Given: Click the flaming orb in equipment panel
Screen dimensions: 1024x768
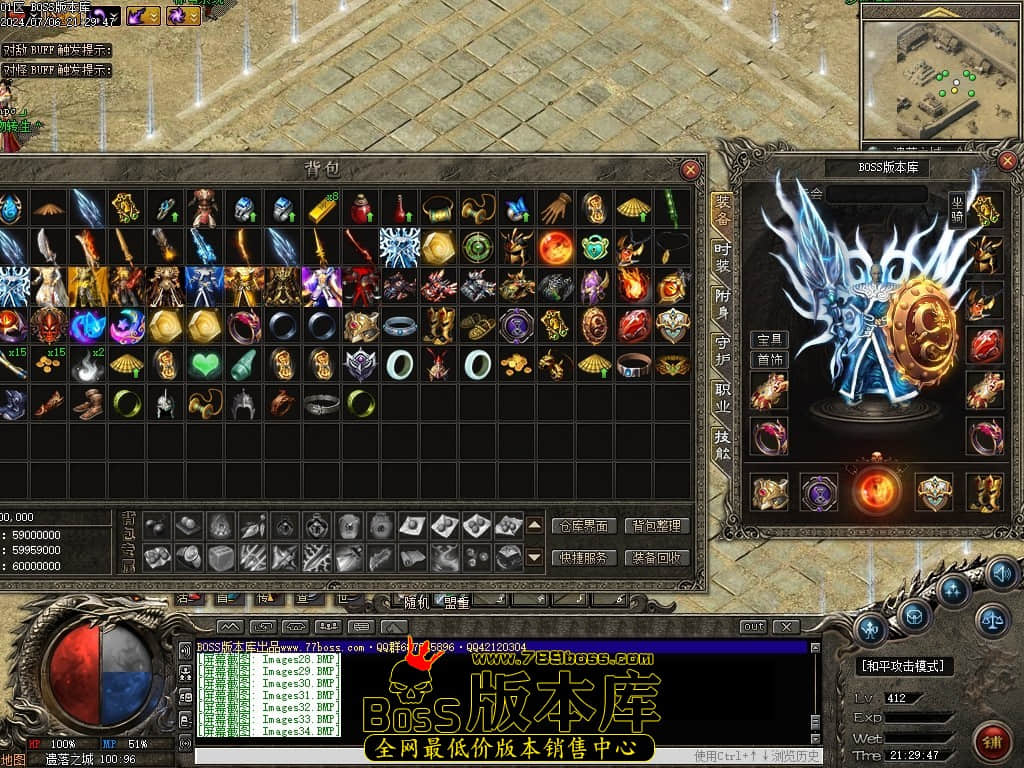Looking at the screenshot, I should click(876, 492).
